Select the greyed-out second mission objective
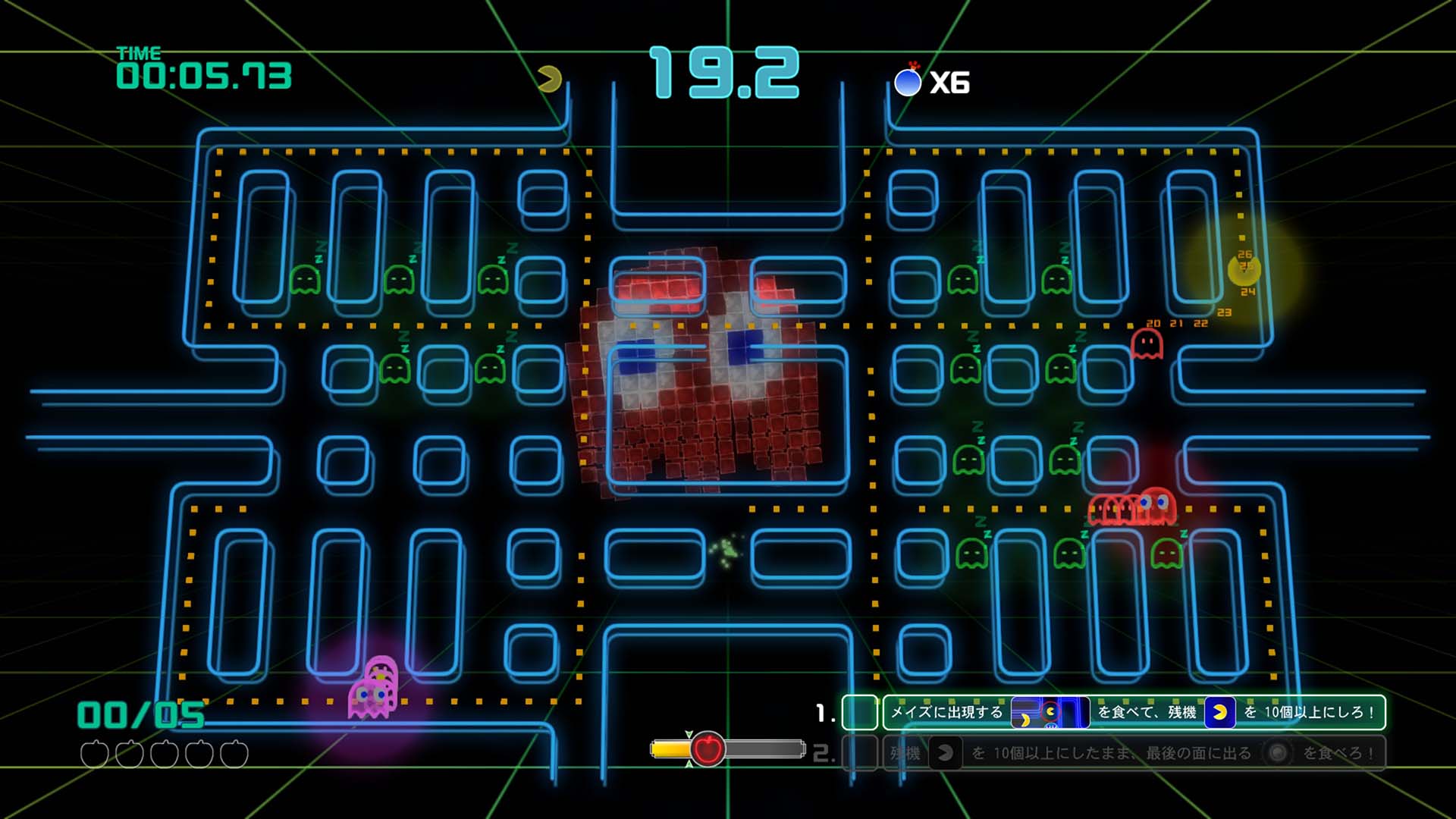Image resolution: width=1456 pixels, height=819 pixels. [x=1134, y=753]
